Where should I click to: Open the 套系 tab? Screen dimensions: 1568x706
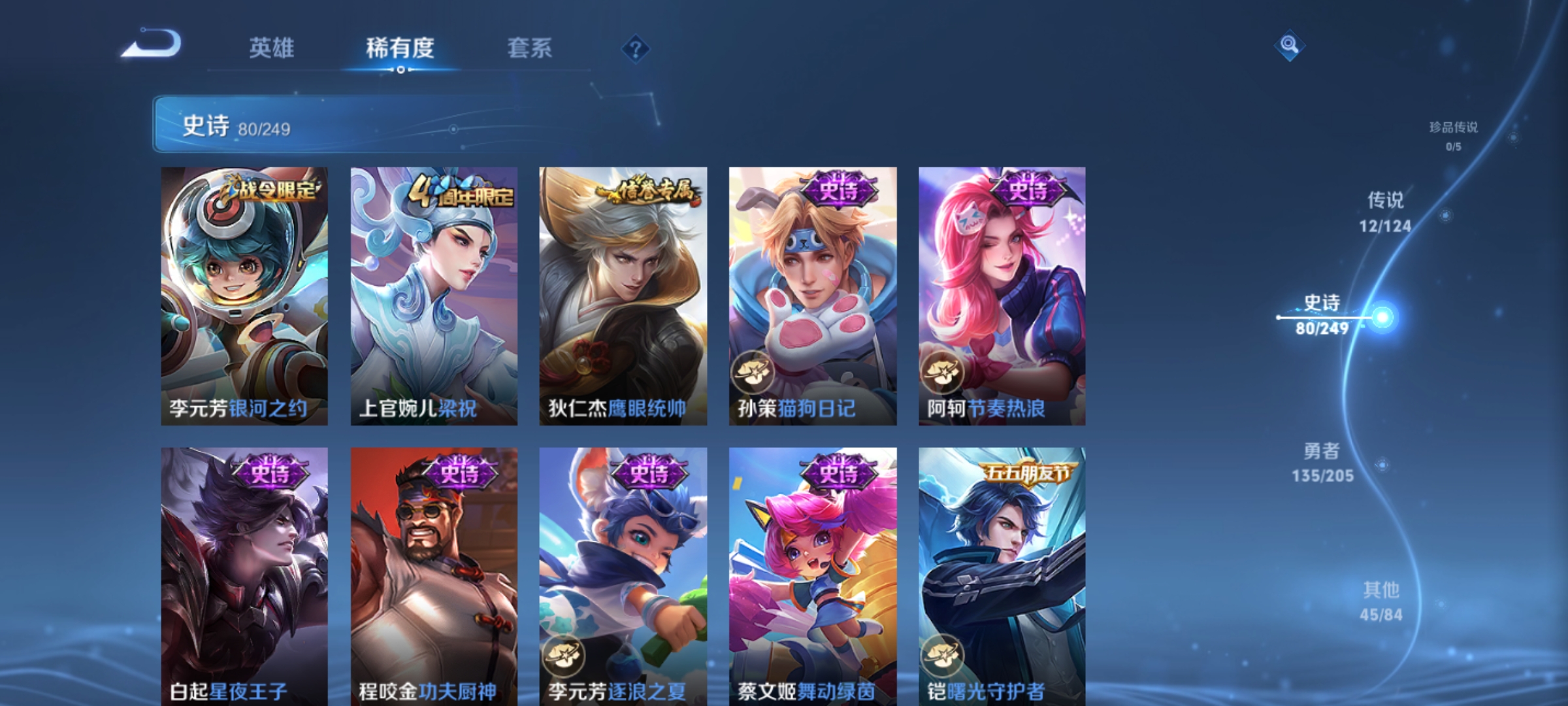[532, 49]
